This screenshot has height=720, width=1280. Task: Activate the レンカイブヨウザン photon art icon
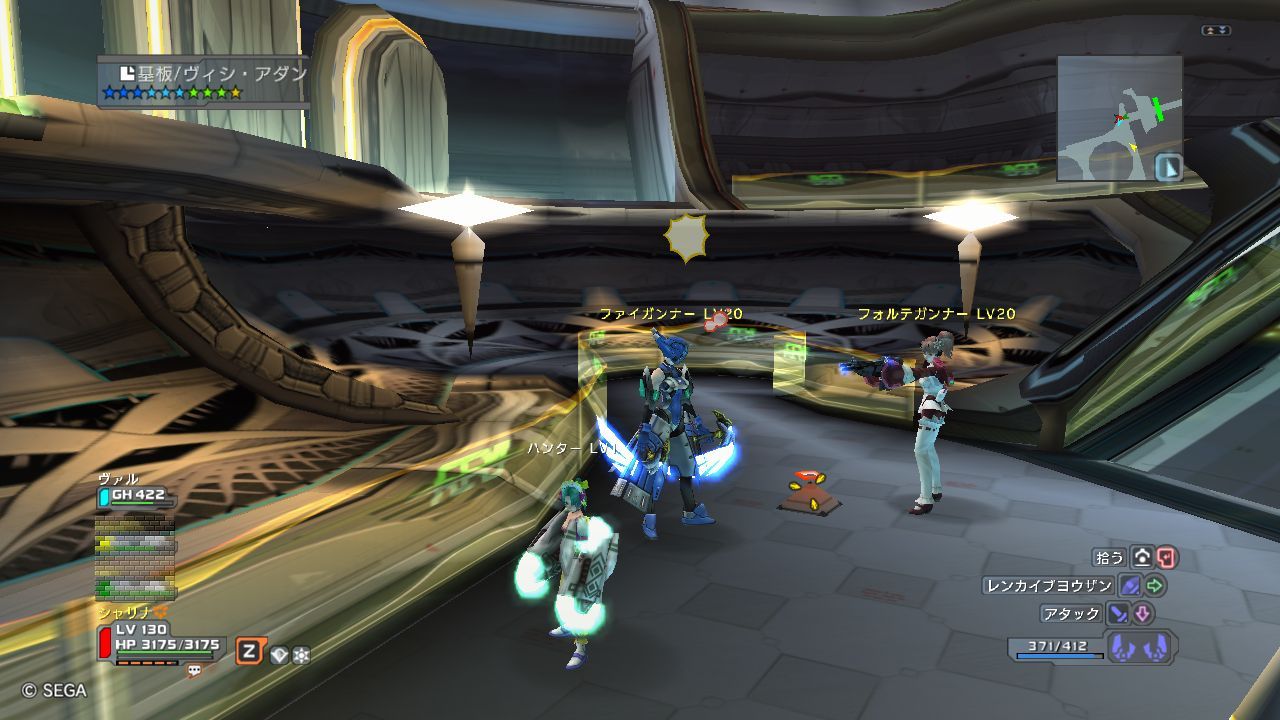1131,586
